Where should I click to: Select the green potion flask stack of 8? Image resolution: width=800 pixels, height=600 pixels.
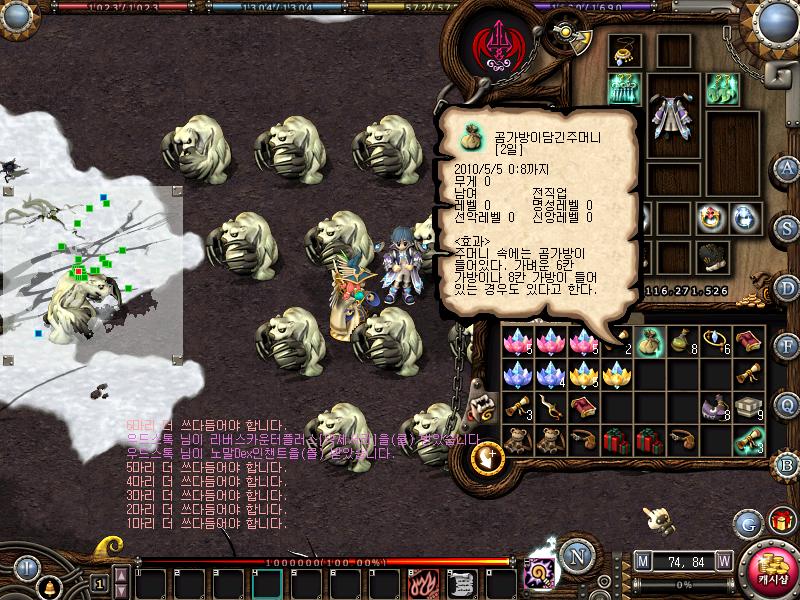pos(682,342)
